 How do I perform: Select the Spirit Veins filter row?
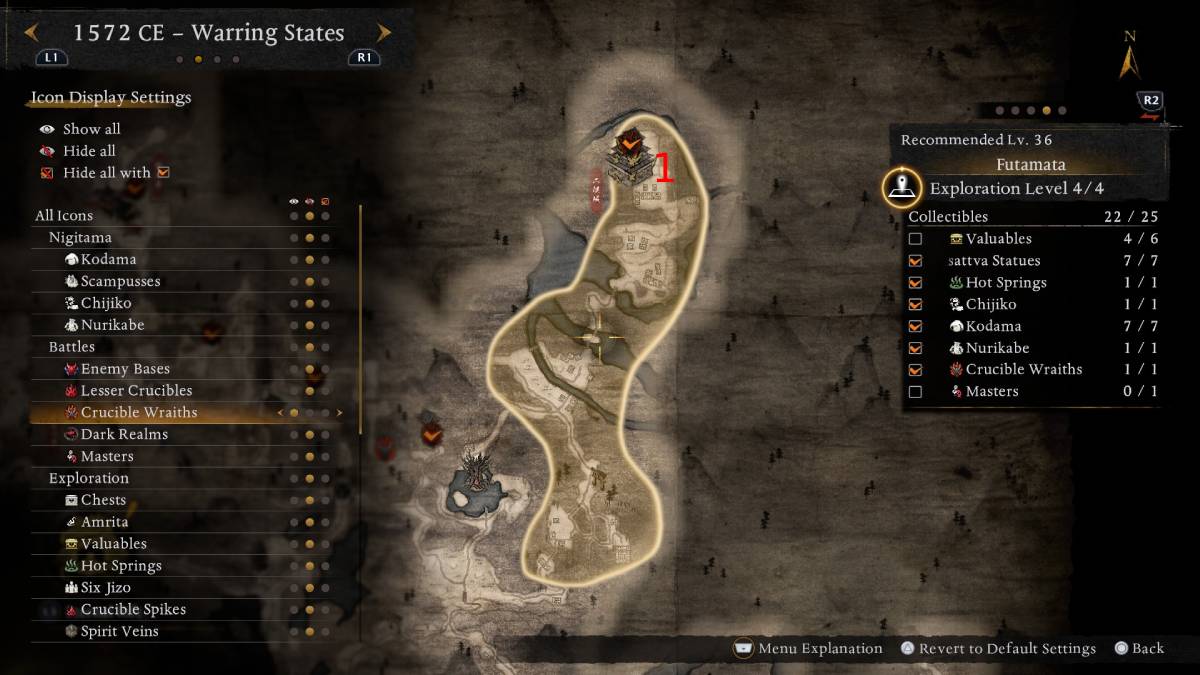point(119,631)
